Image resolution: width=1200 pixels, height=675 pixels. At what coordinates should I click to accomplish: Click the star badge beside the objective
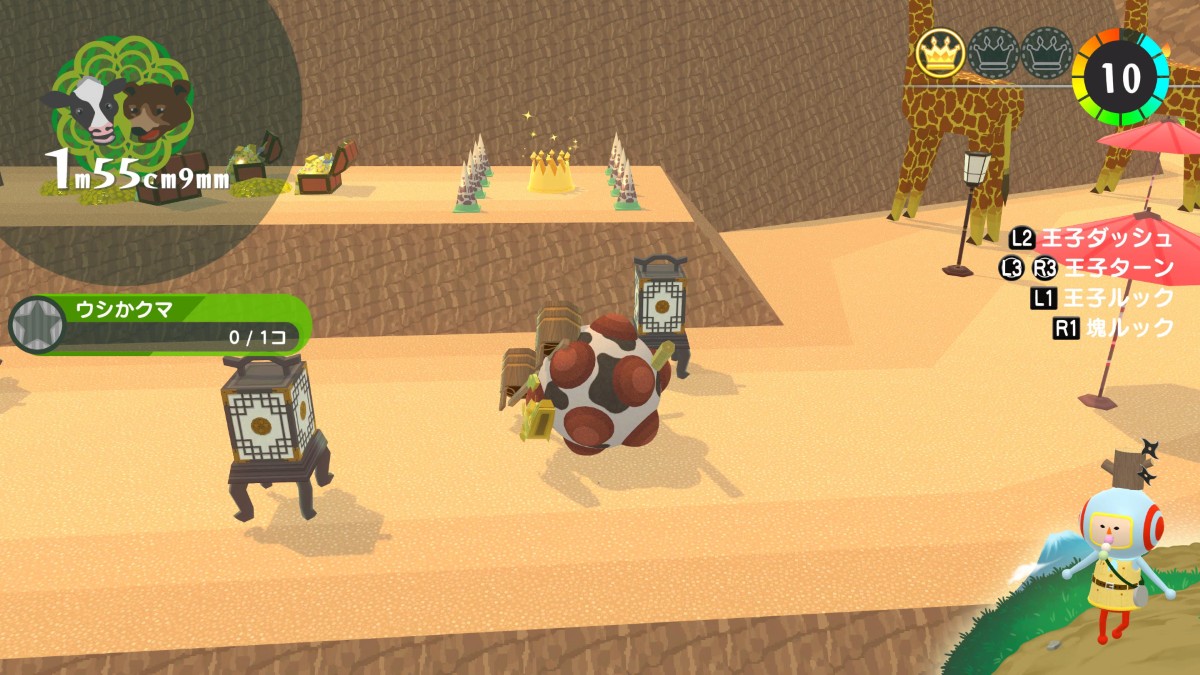click(x=35, y=325)
